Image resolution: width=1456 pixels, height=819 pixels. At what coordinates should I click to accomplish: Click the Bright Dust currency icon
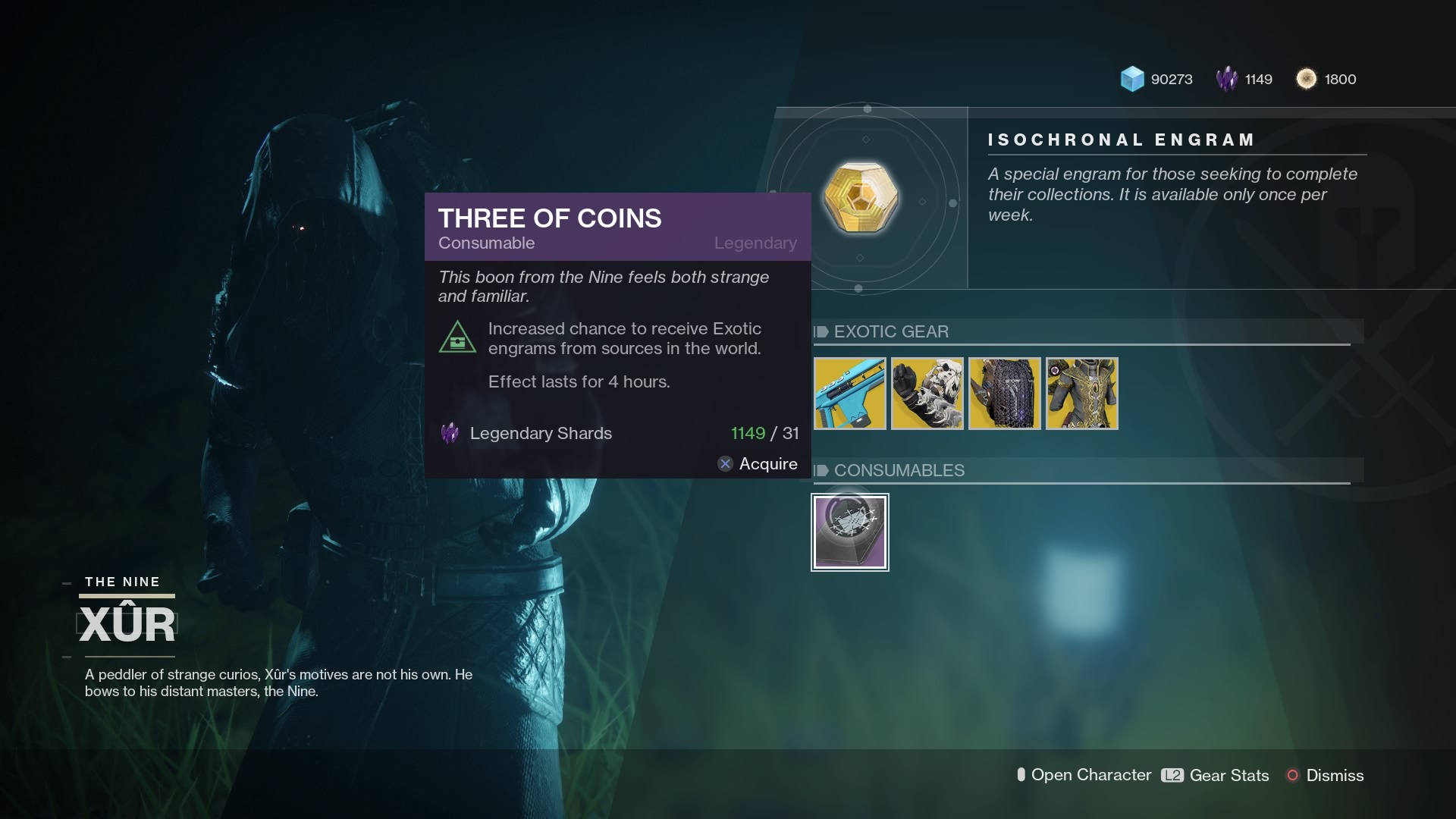pos(1308,78)
